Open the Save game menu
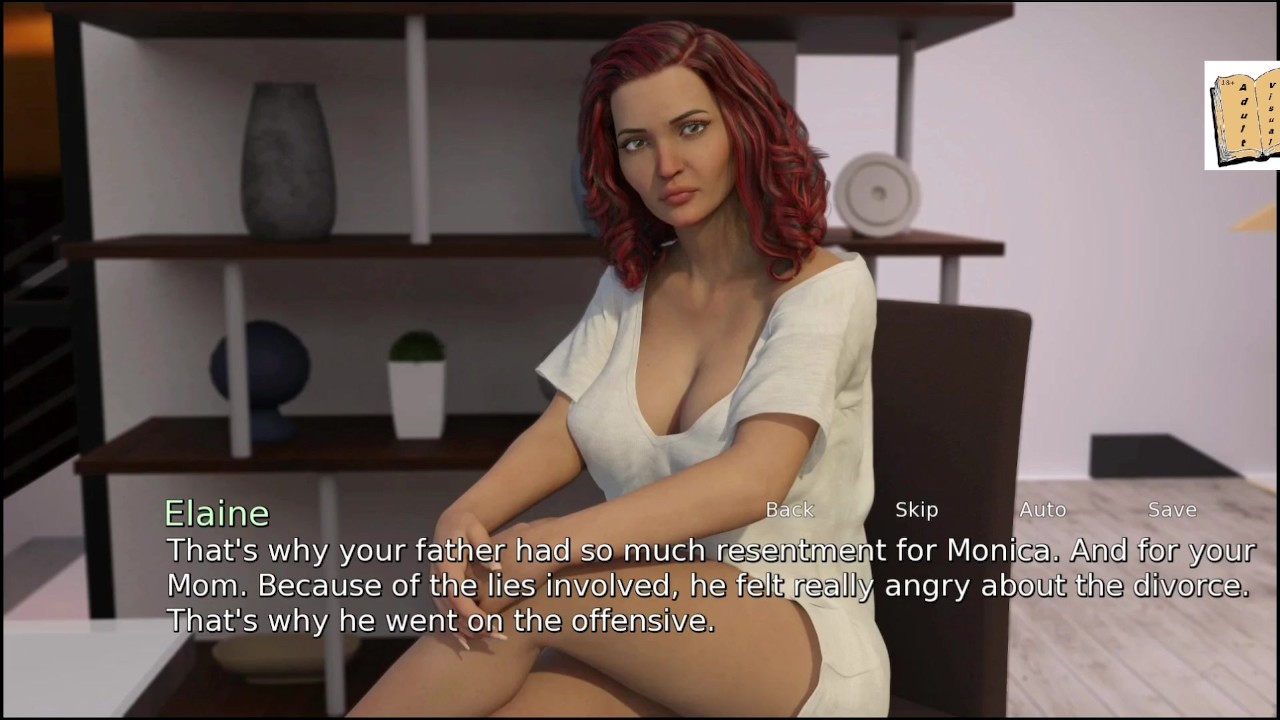The height and width of the screenshot is (720, 1280). [x=1172, y=510]
